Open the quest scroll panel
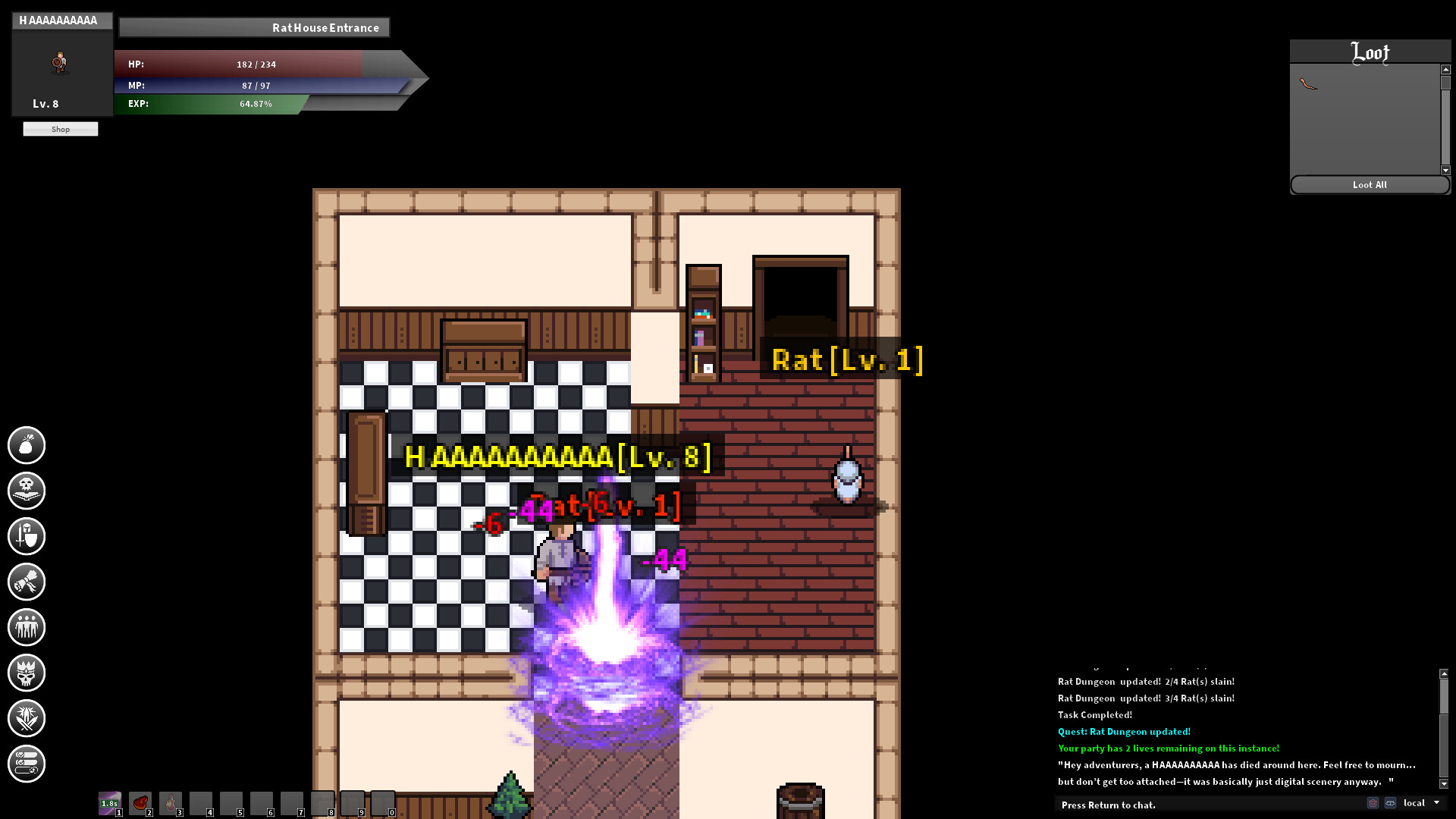Image resolution: width=1456 pixels, height=819 pixels. pyautogui.click(x=27, y=582)
